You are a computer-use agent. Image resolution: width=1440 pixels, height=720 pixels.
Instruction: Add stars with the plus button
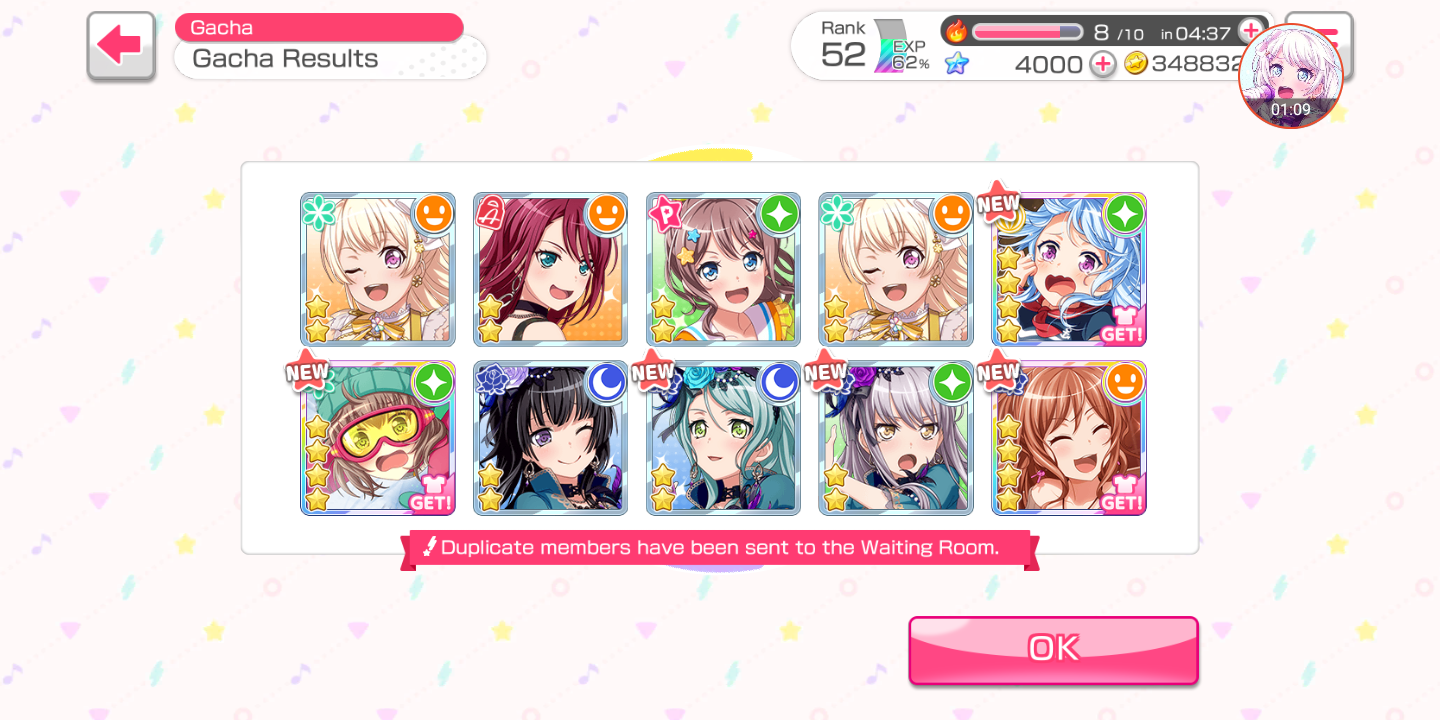click(x=1102, y=64)
